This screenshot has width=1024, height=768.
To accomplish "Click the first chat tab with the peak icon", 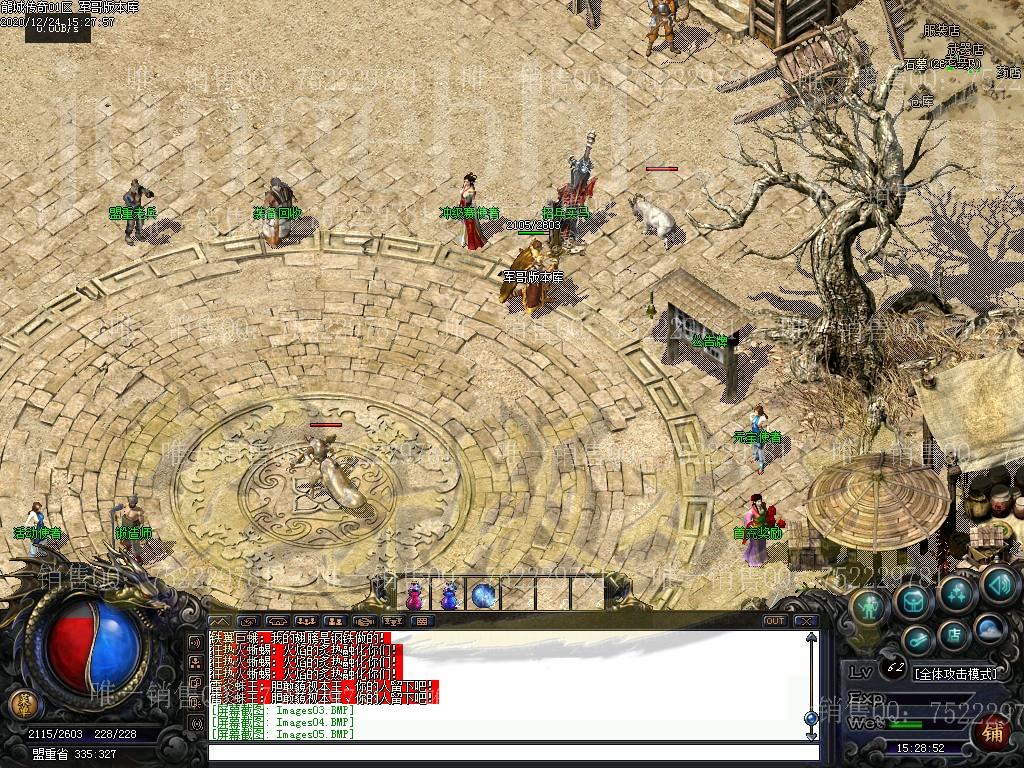I will point(219,621).
